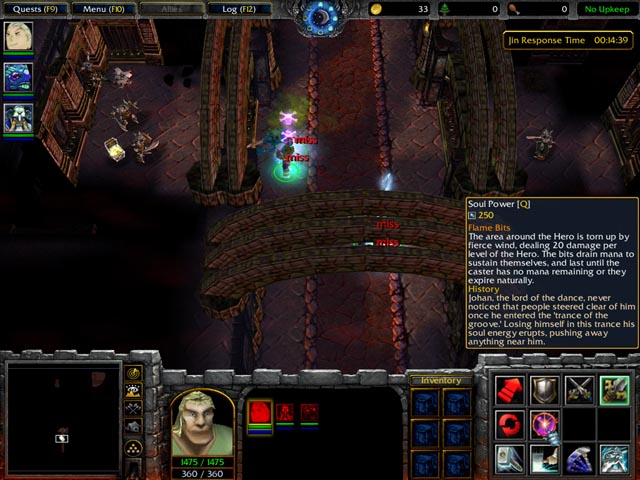Choose the red arrow command icon
The height and width of the screenshot is (480, 640).
coord(510,390)
